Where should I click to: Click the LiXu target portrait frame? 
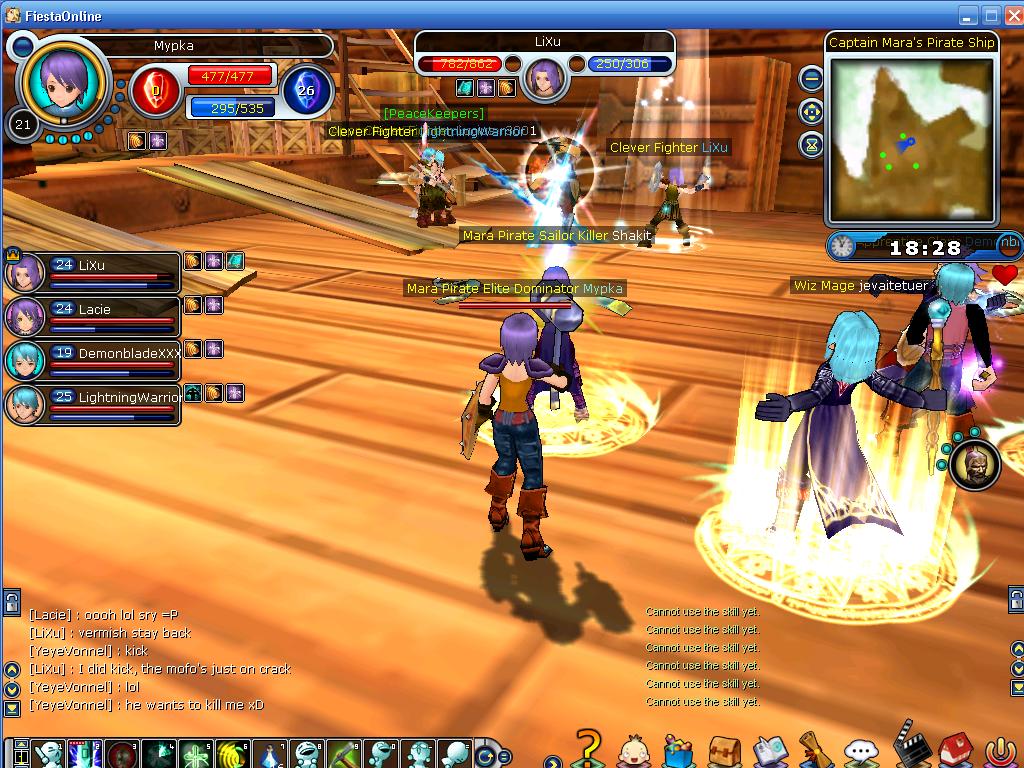(545, 78)
